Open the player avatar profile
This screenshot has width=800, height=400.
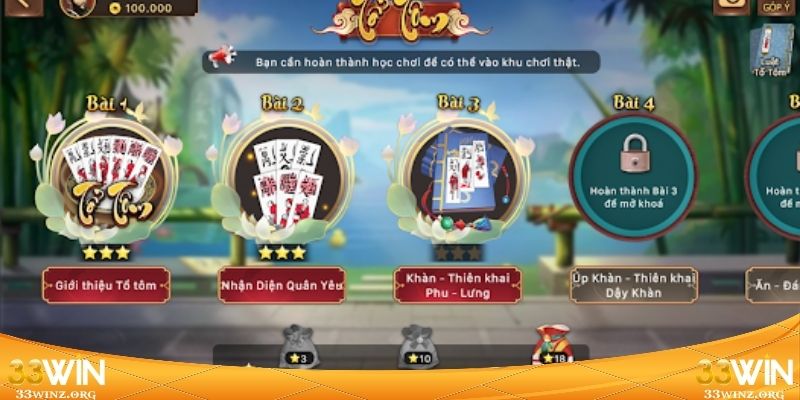tap(78, 6)
